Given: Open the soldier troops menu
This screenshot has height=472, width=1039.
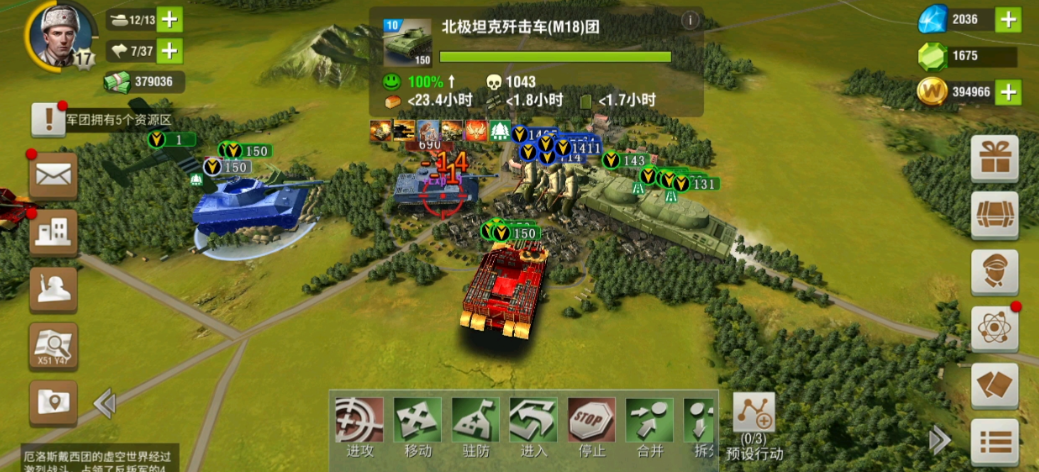Looking at the screenshot, I should tap(53, 290).
